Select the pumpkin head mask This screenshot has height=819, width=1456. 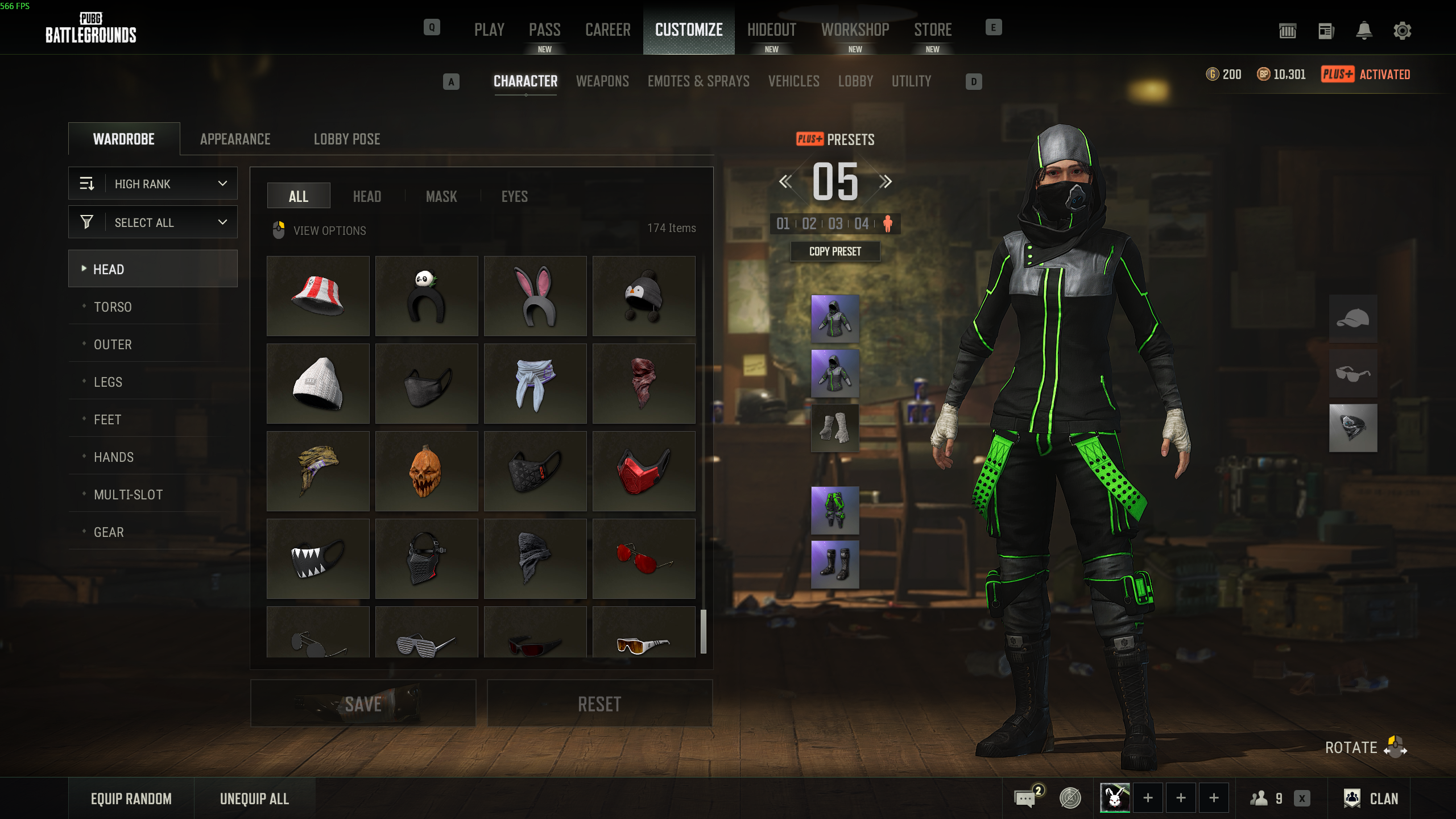point(427,471)
